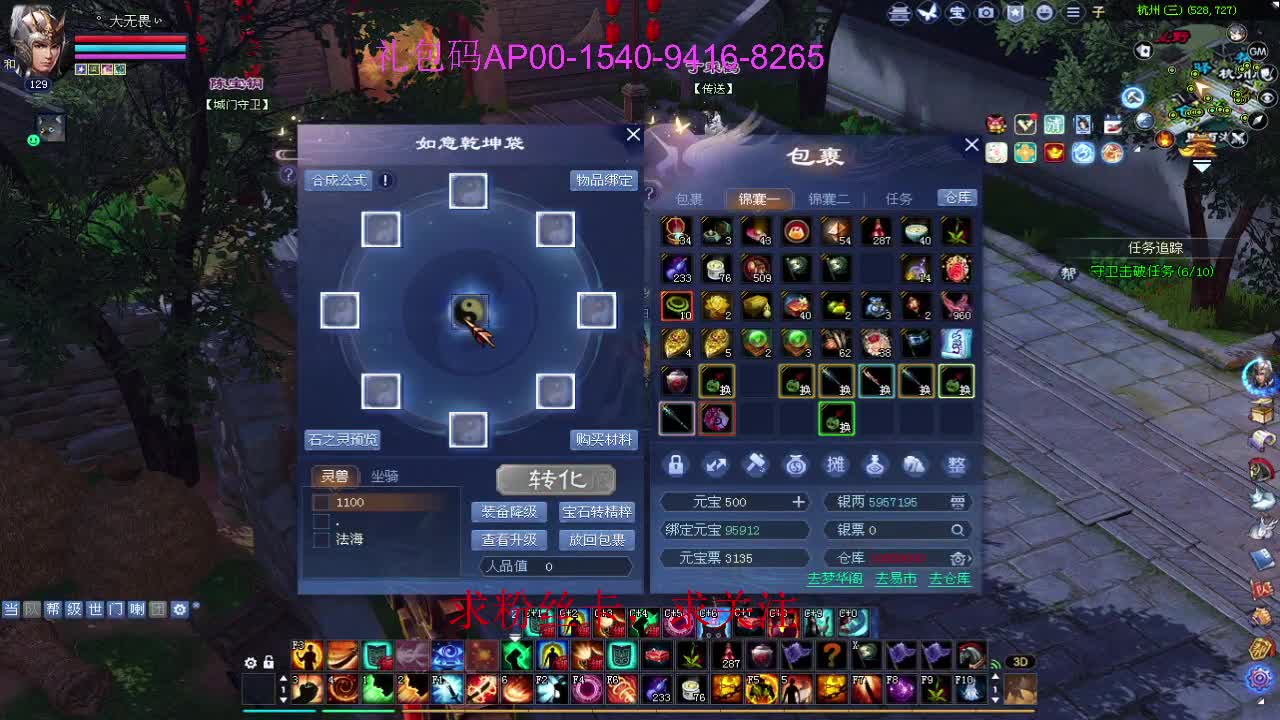Collapse the minimap using the downward arrow
Image resolution: width=1280 pixels, height=720 pixels.
coord(1203,166)
